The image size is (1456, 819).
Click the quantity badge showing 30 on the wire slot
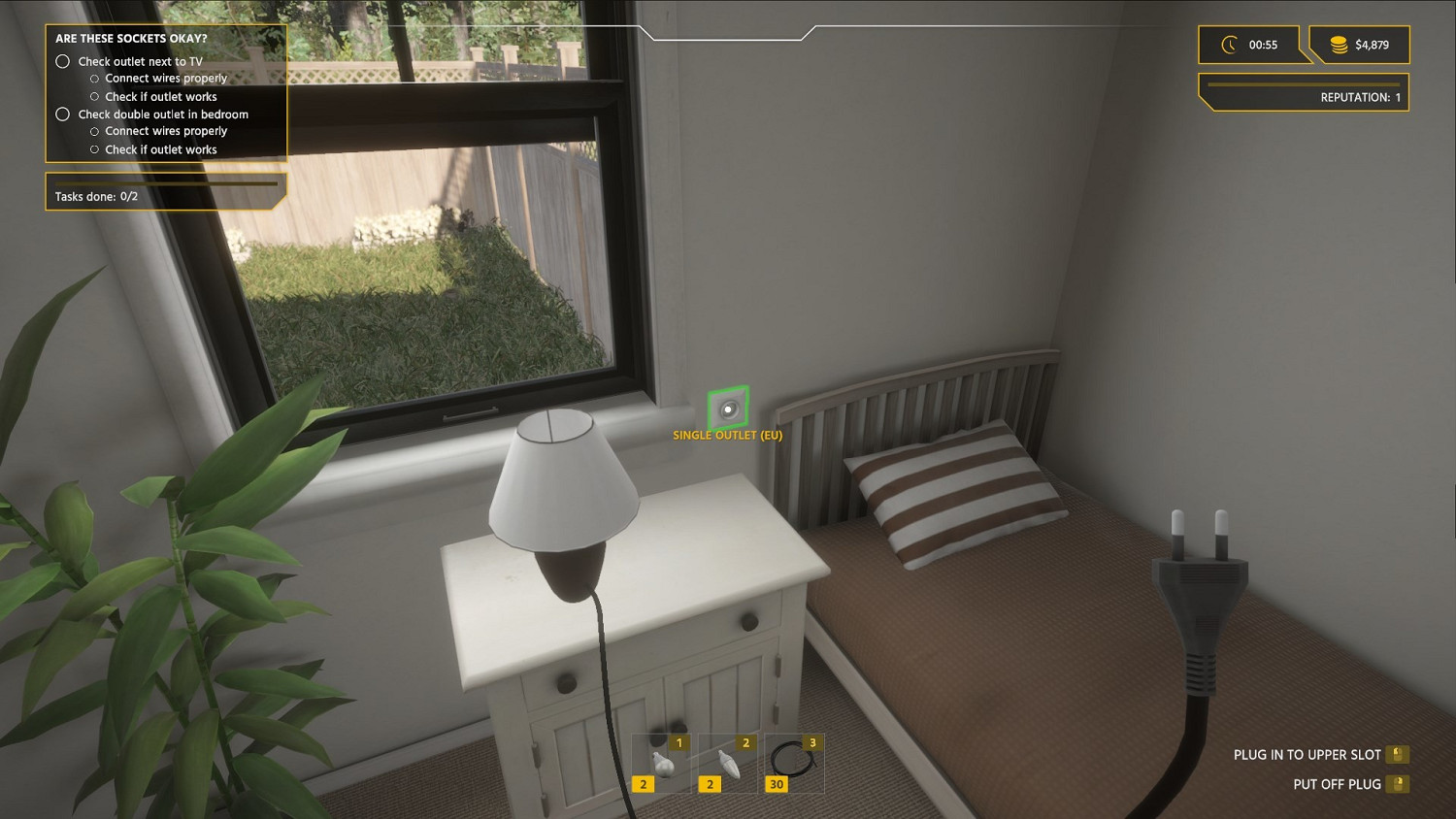pos(776,783)
